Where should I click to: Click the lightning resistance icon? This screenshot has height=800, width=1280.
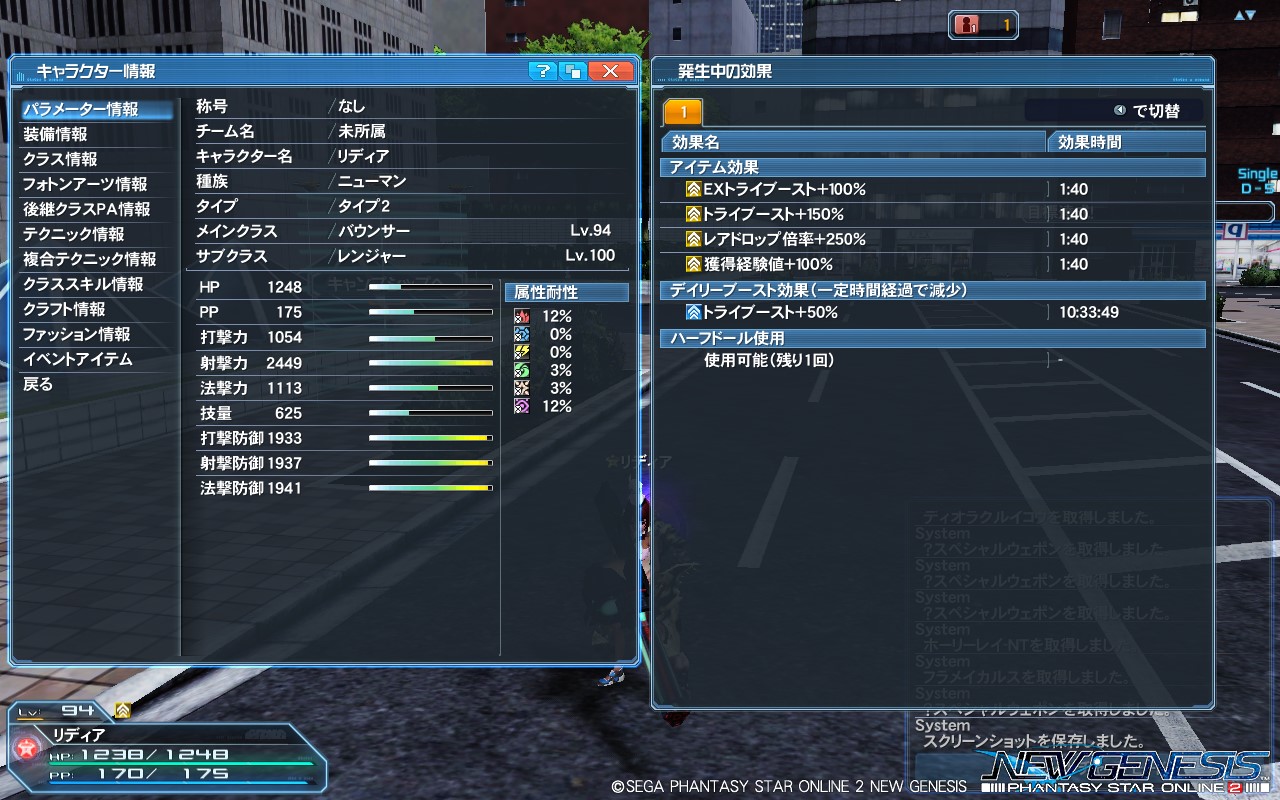point(522,352)
